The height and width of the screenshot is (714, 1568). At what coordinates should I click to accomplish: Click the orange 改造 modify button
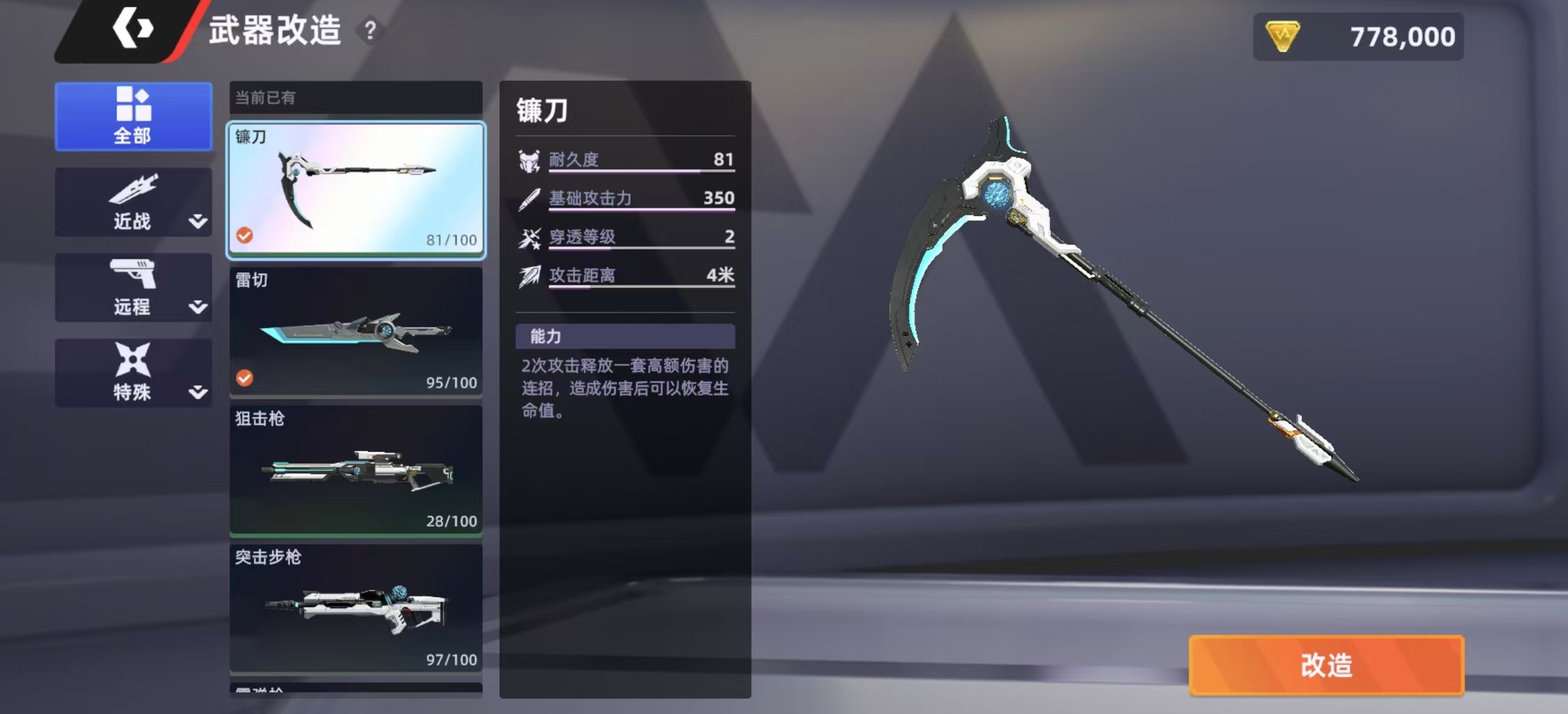click(x=1326, y=665)
